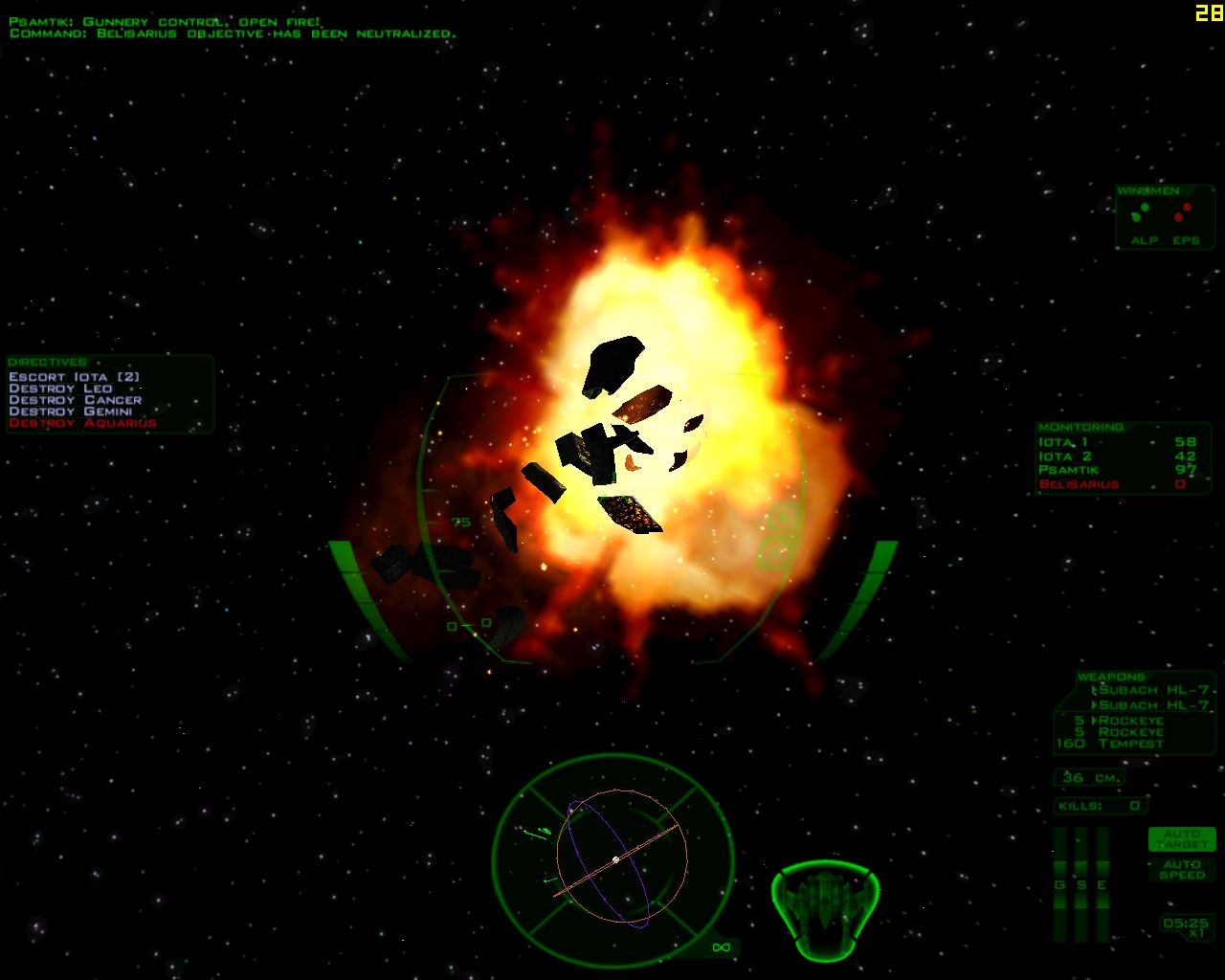Select the Destroy Gemini directive
The height and width of the screenshot is (980, 1225).
[70, 412]
